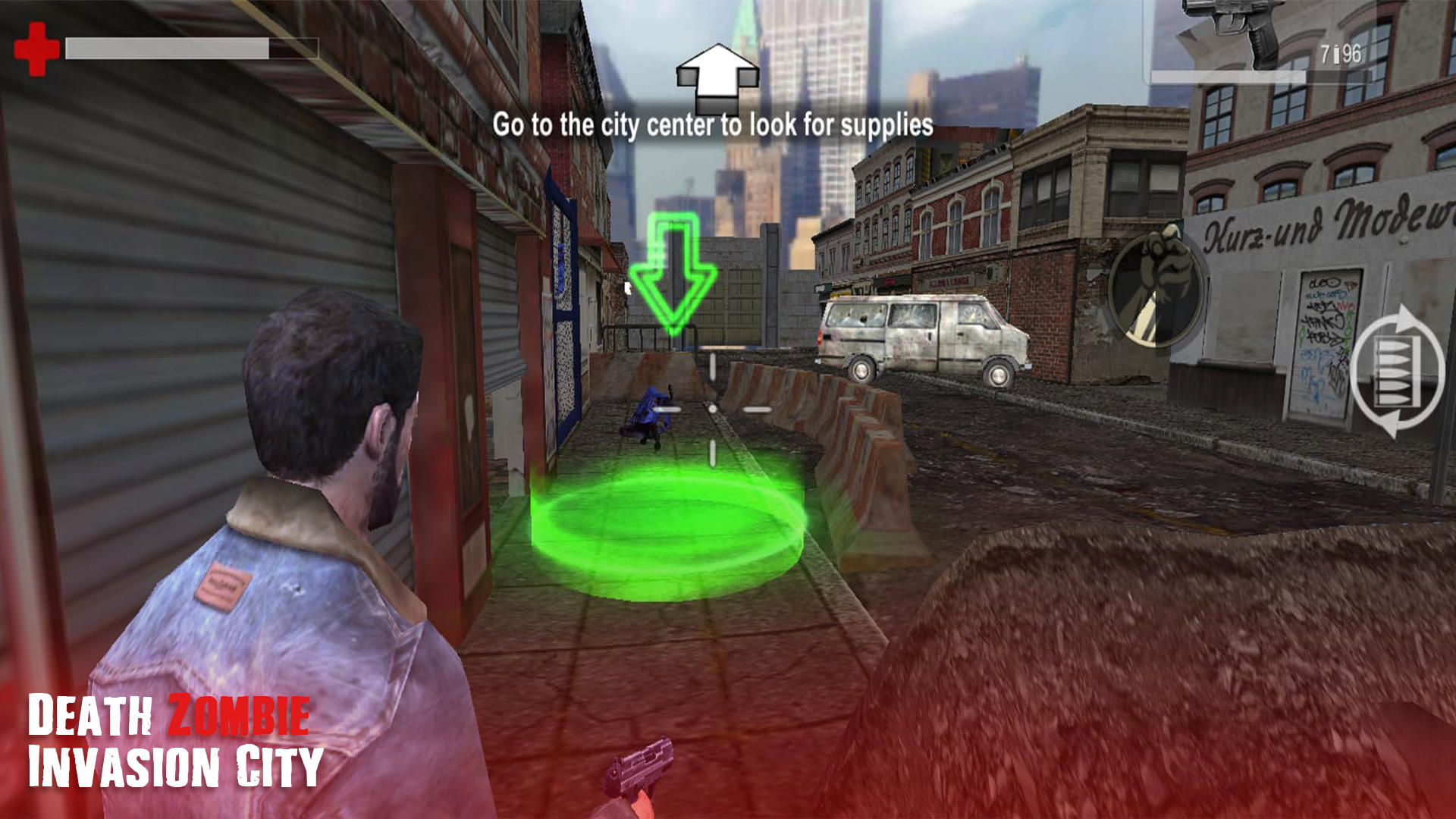Click the crosshair aiming reticle
1456x819 pixels.
711,409
